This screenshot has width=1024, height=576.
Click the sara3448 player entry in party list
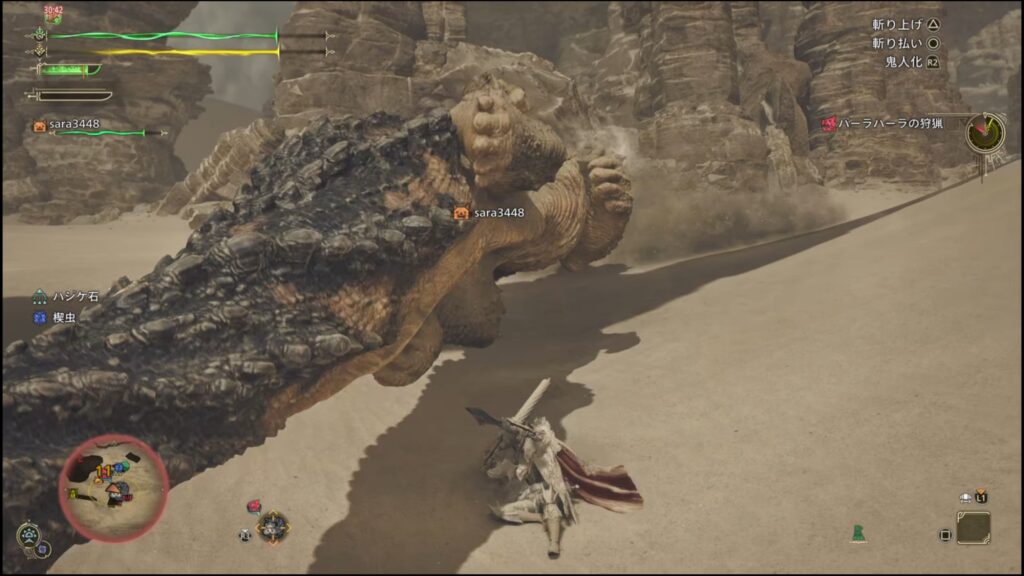tap(73, 126)
